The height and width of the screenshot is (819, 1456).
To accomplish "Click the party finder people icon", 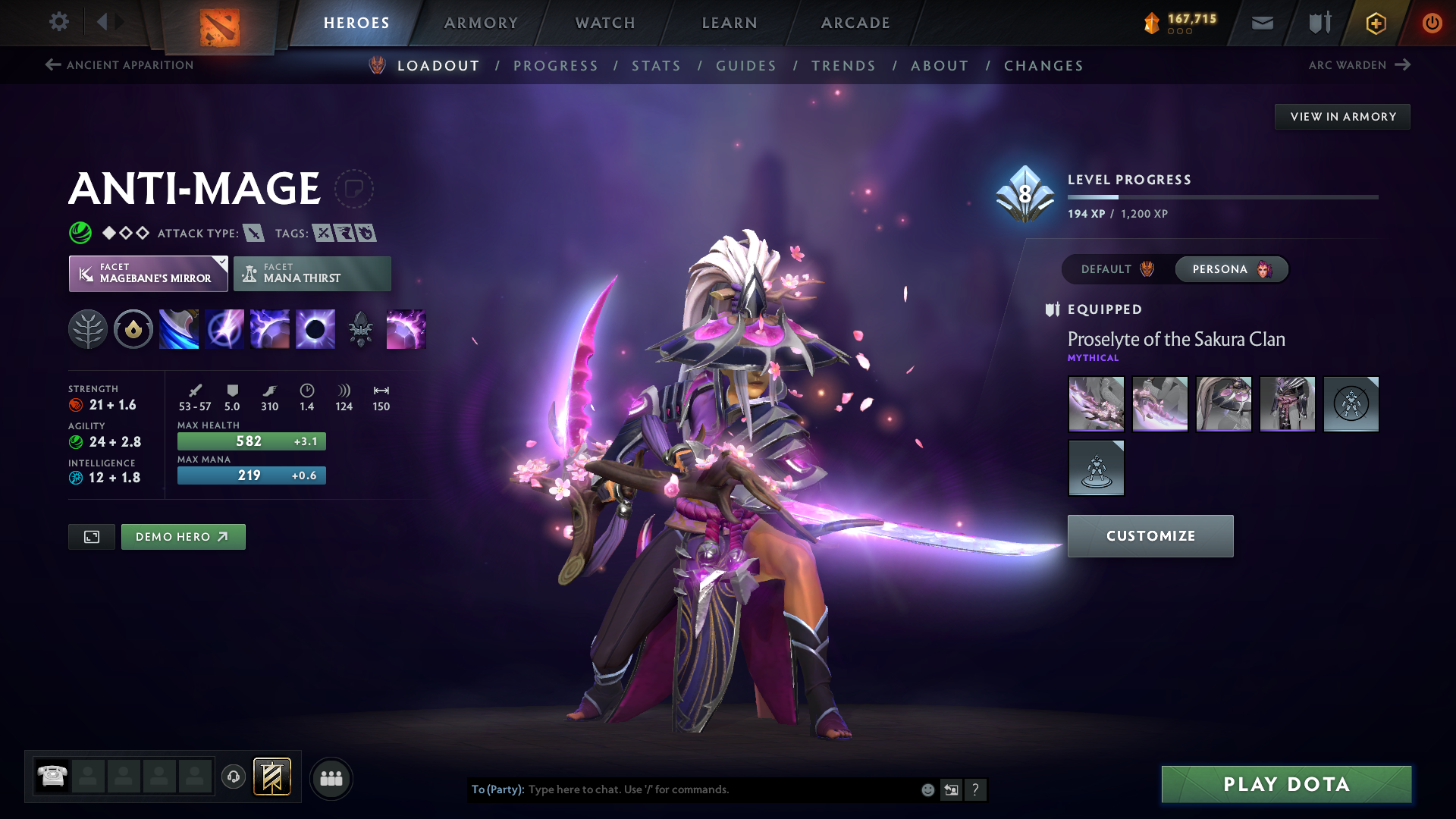I will 331,777.
